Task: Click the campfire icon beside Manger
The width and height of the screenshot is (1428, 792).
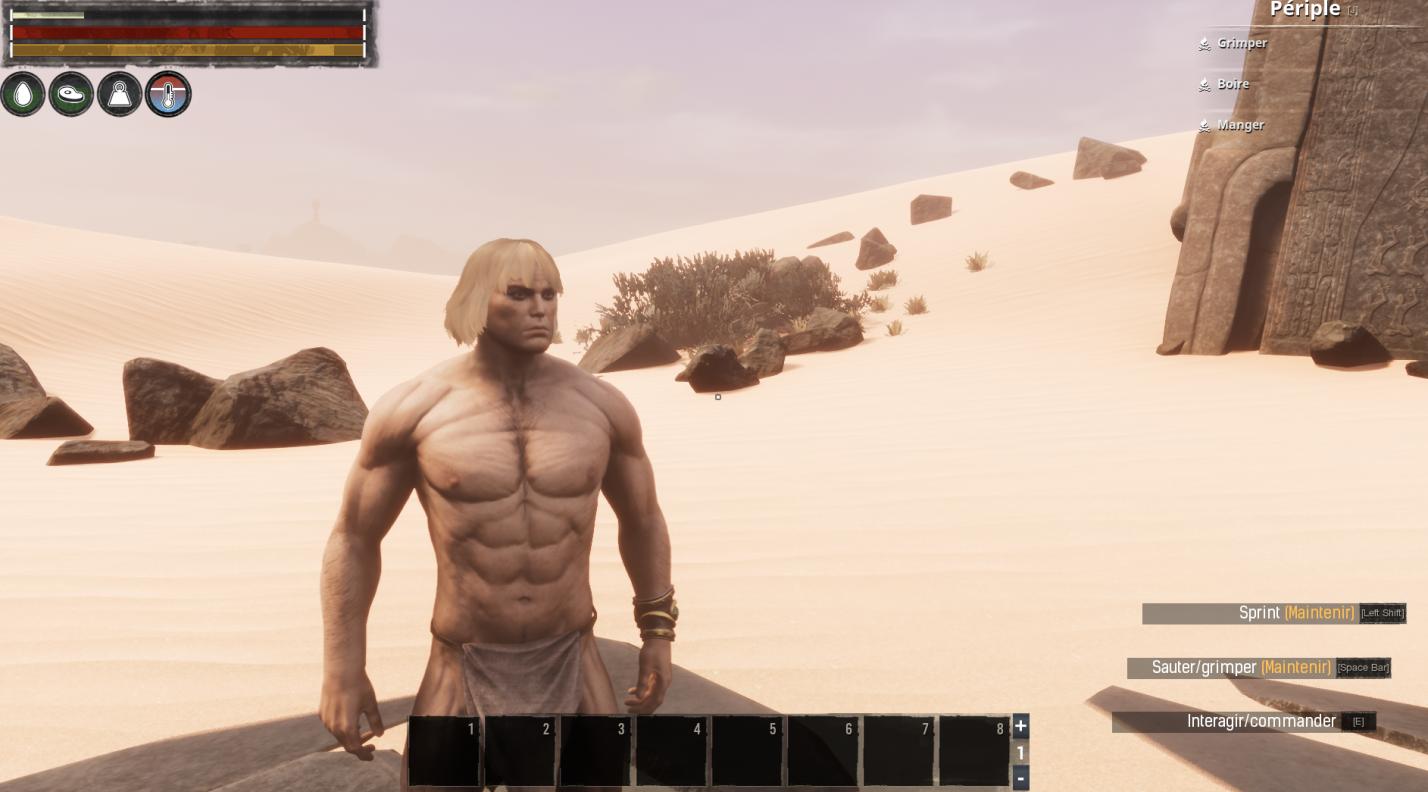Action: point(1204,126)
